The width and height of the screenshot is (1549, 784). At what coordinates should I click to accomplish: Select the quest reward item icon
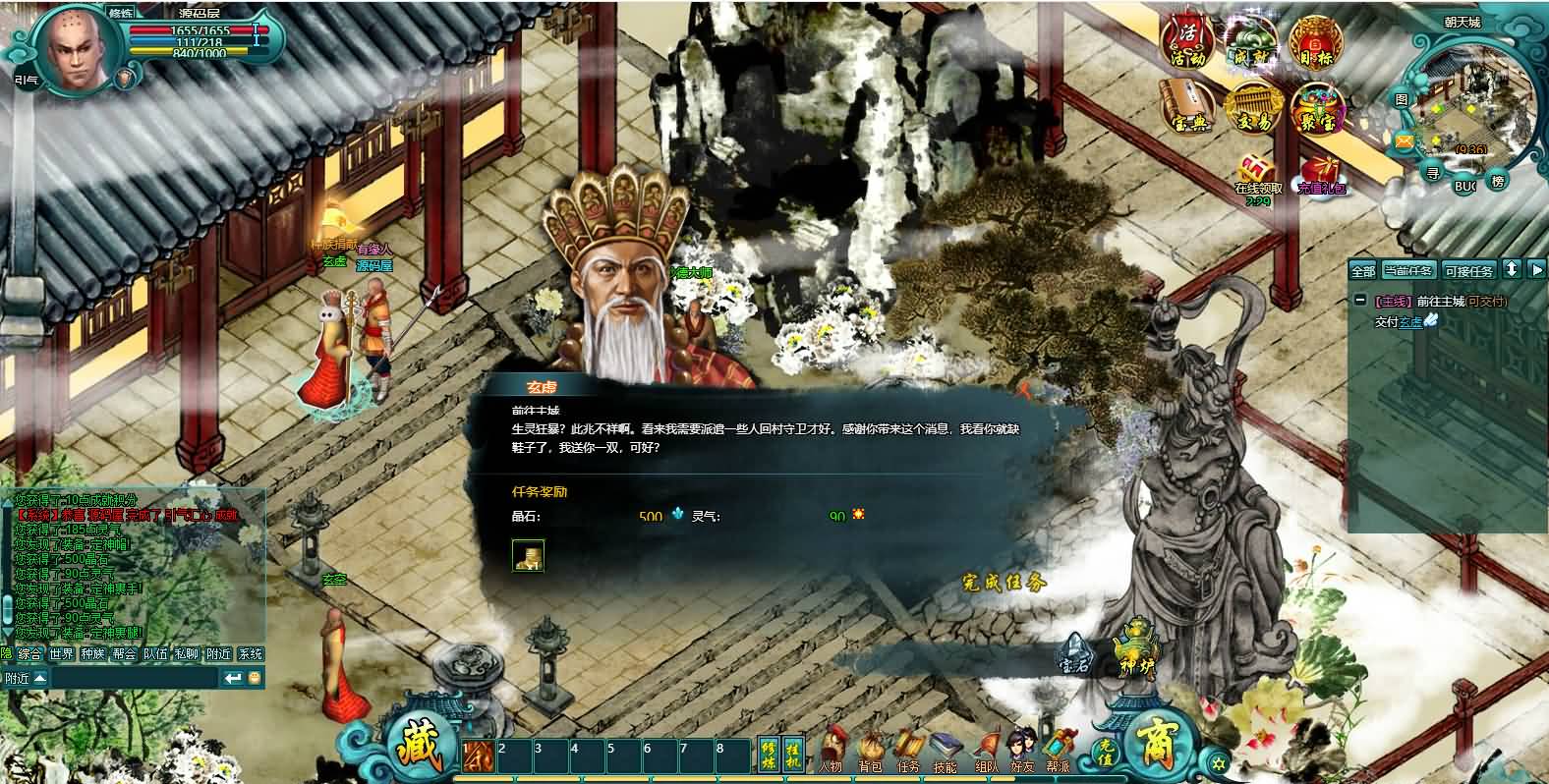(528, 555)
